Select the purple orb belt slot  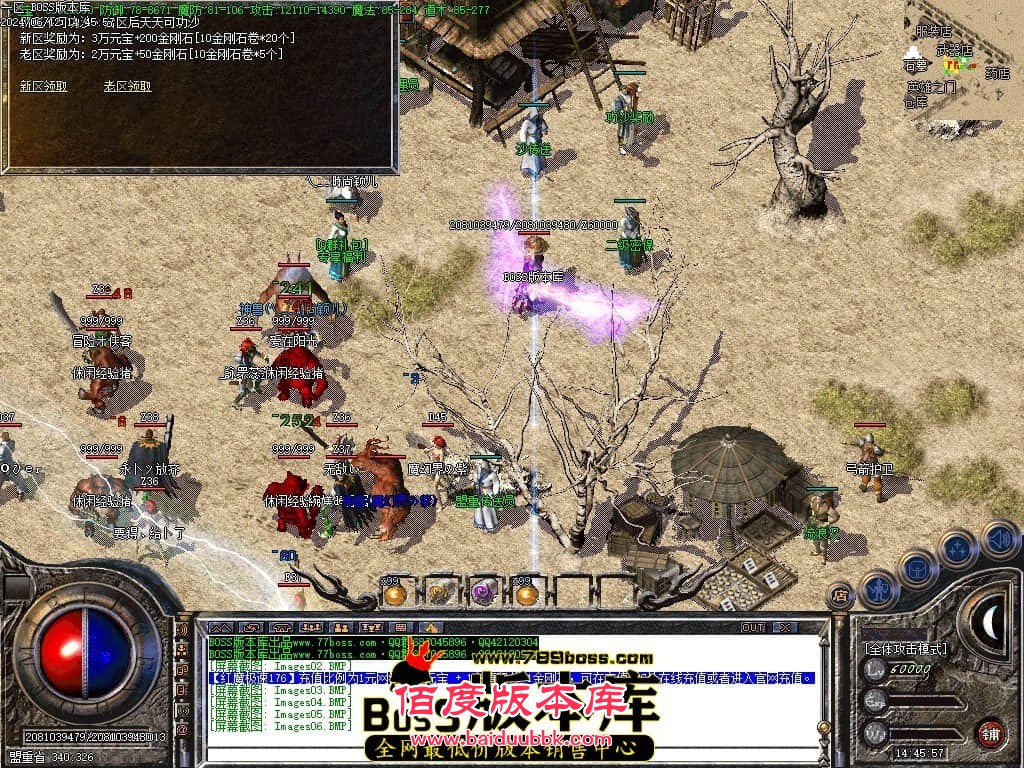(483, 593)
